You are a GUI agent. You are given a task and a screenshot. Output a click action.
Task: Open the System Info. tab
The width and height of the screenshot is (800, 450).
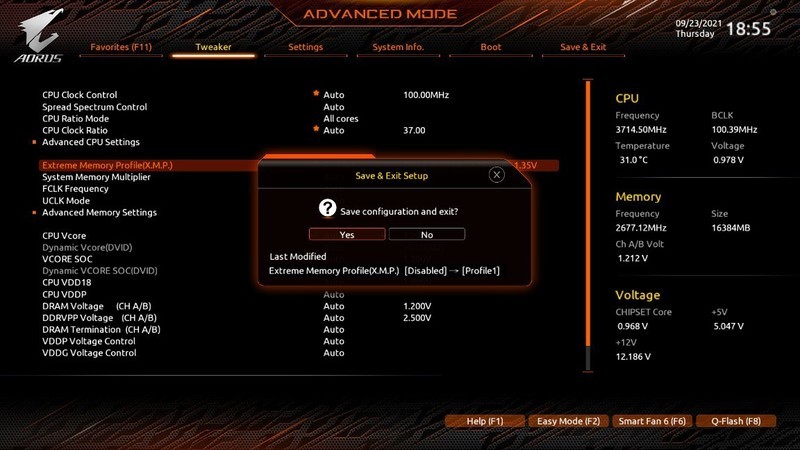[x=398, y=47]
